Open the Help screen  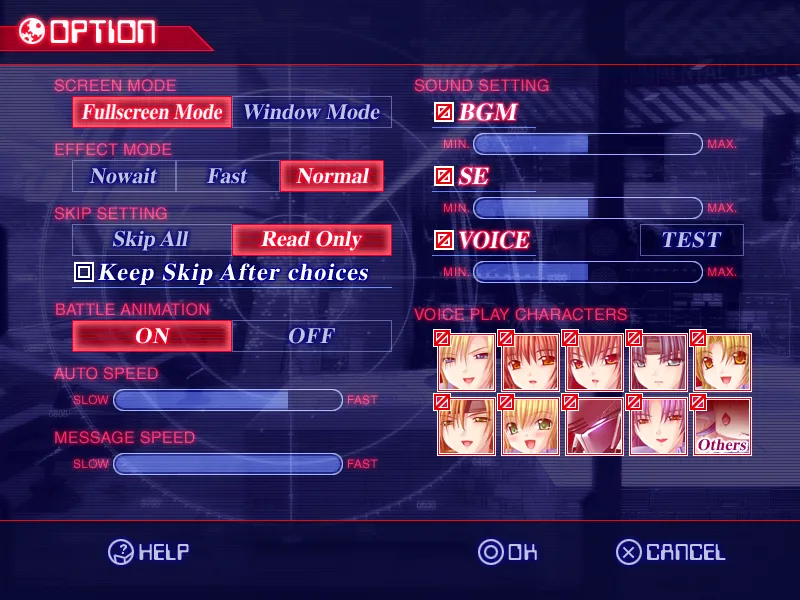[x=149, y=552]
